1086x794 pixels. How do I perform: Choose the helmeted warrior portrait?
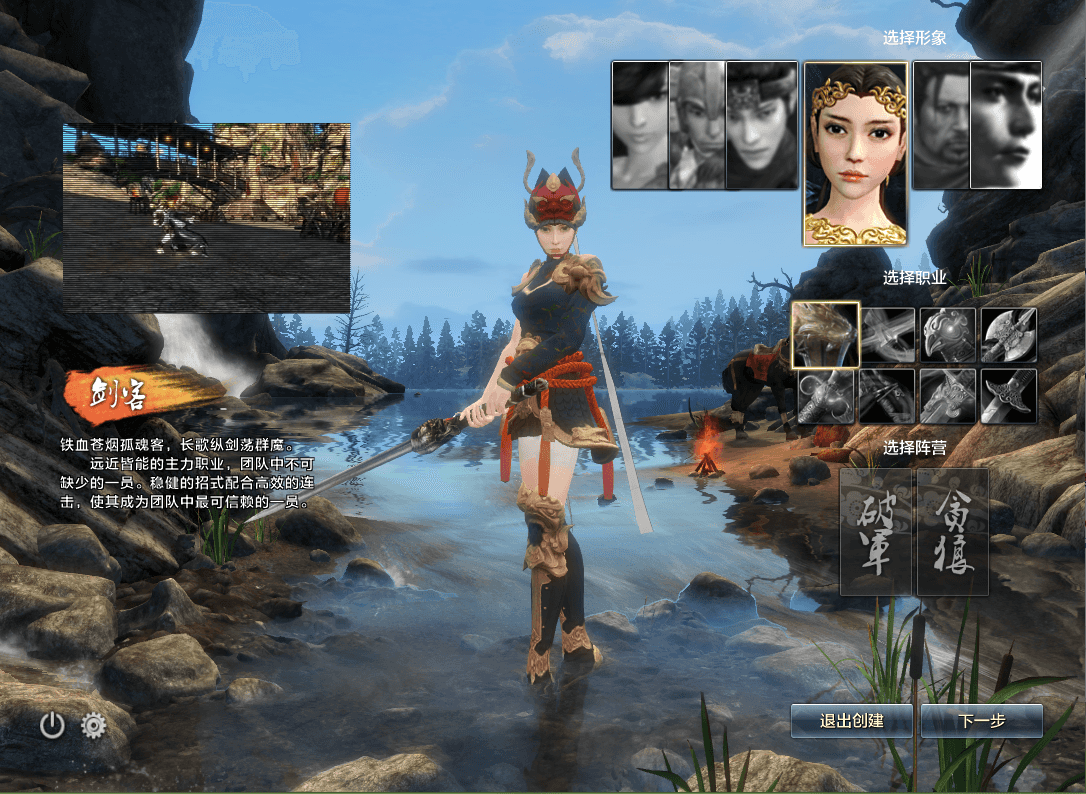pos(696,126)
